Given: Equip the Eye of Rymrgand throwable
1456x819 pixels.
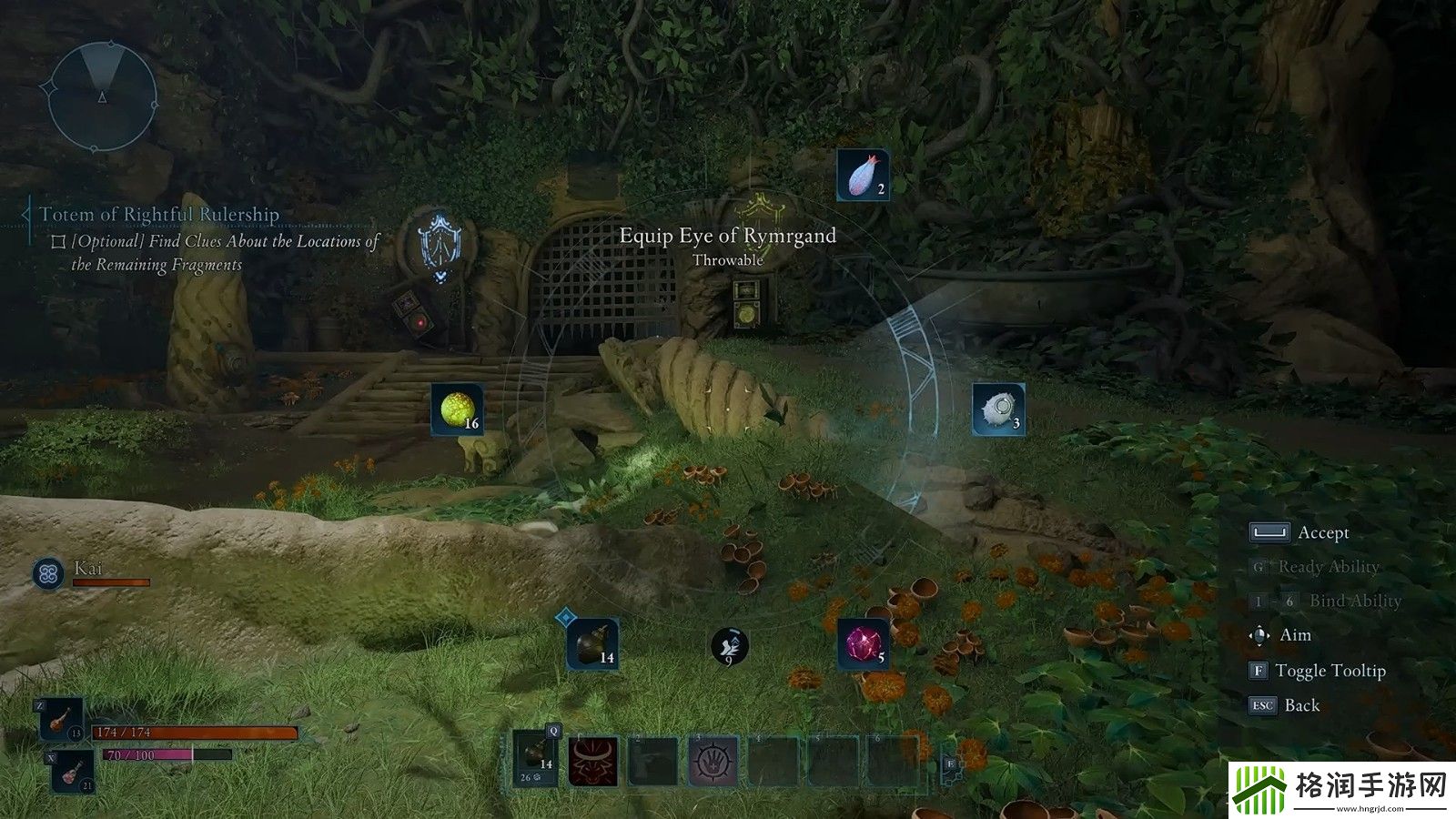Looking at the screenshot, I should [998, 409].
